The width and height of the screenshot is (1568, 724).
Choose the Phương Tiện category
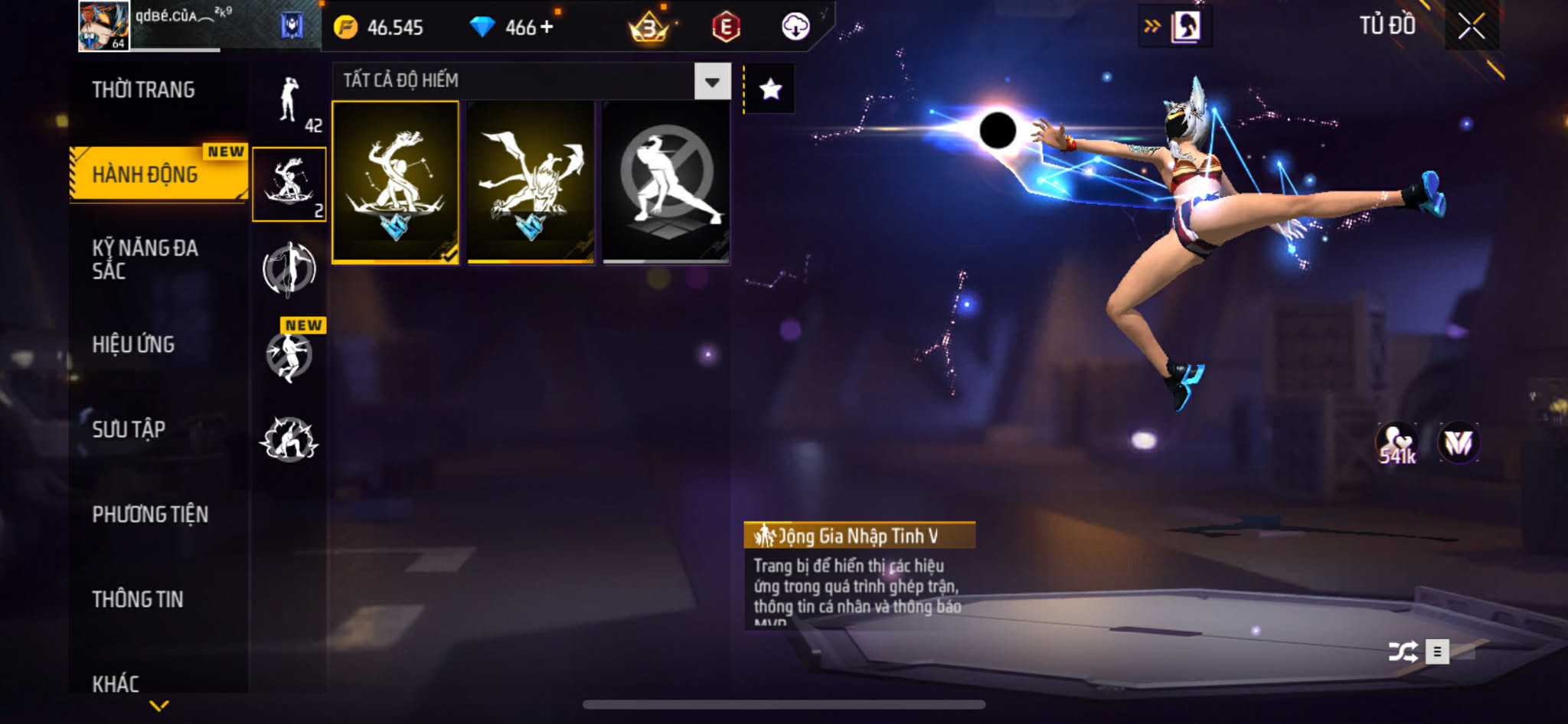click(x=150, y=514)
